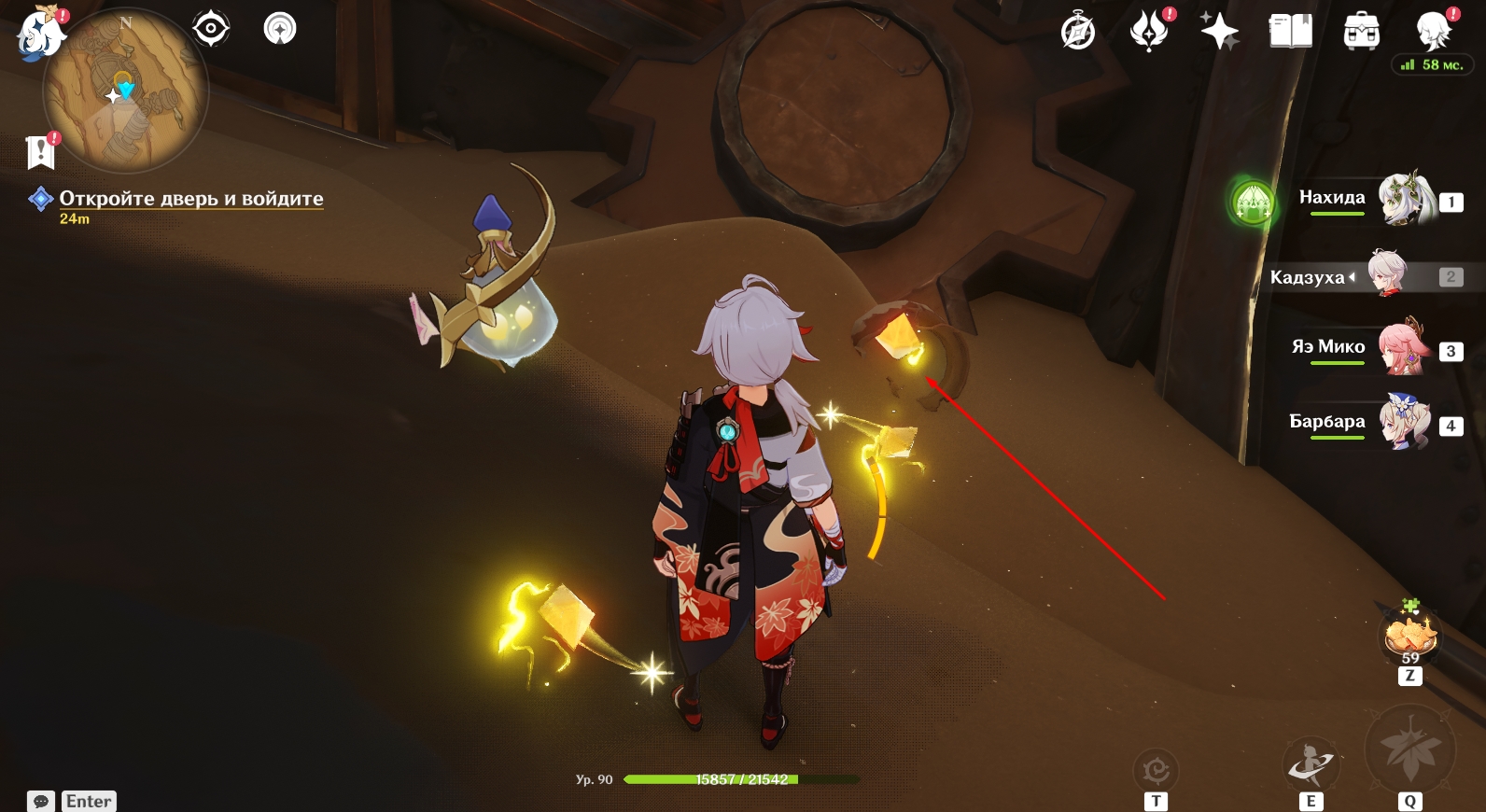Open the Adventurer Handbook book icon
This screenshot has width=1486, height=812.
tap(1290, 32)
